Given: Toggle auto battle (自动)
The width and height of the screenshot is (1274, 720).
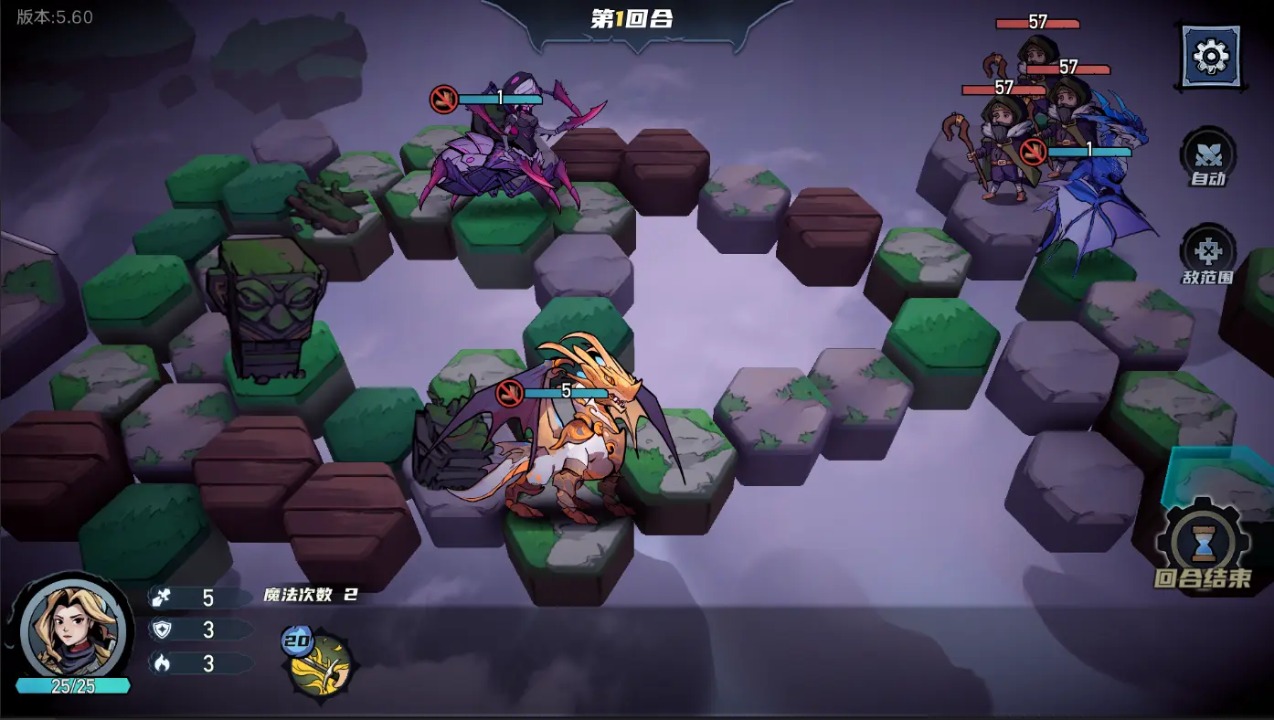Looking at the screenshot, I should (x=1208, y=158).
